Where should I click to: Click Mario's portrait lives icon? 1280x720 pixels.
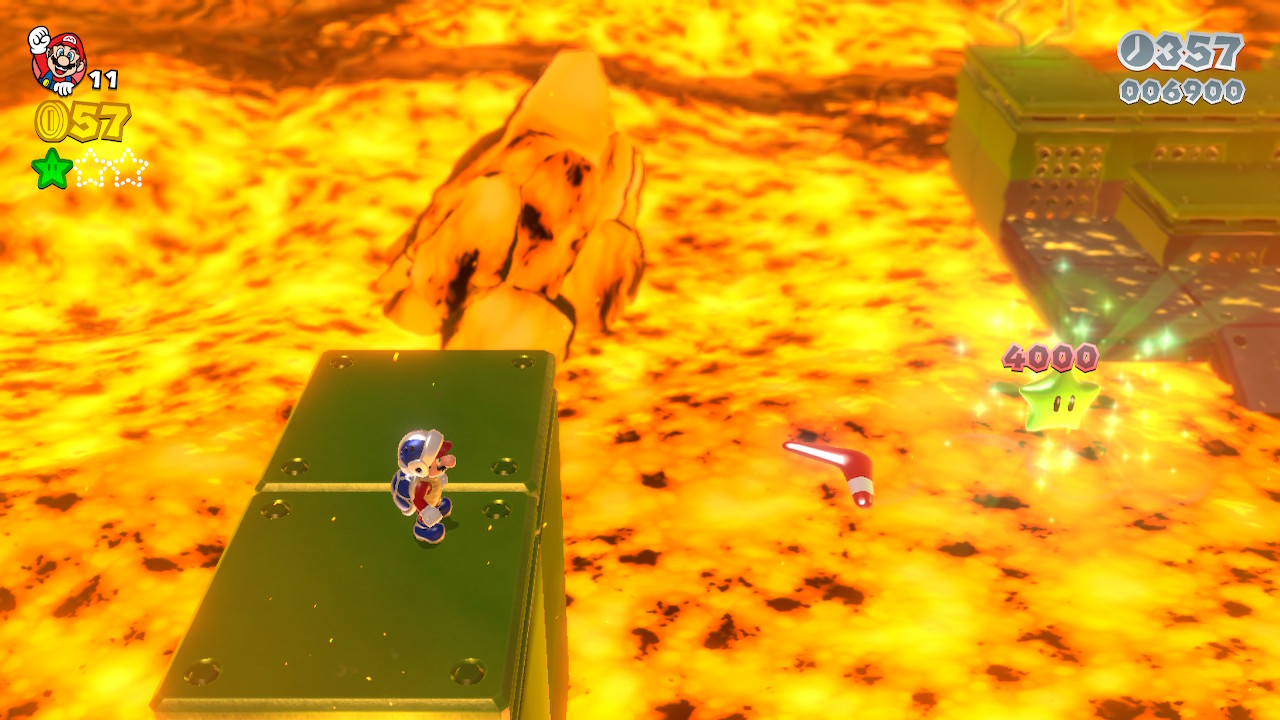(x=57, y=60)
